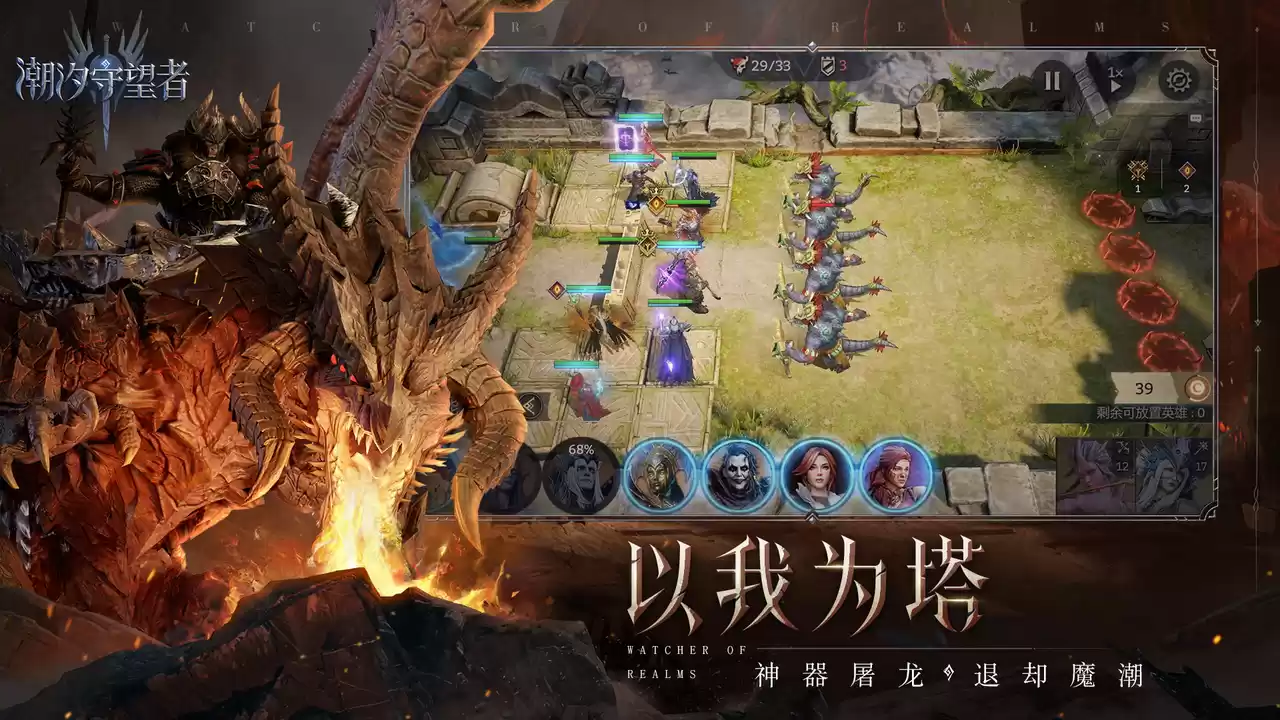This screenshot has width=1280, height=720.
Task: Click the orange gem resource icon labeled 2
Action: click(x=1187, y=170)
